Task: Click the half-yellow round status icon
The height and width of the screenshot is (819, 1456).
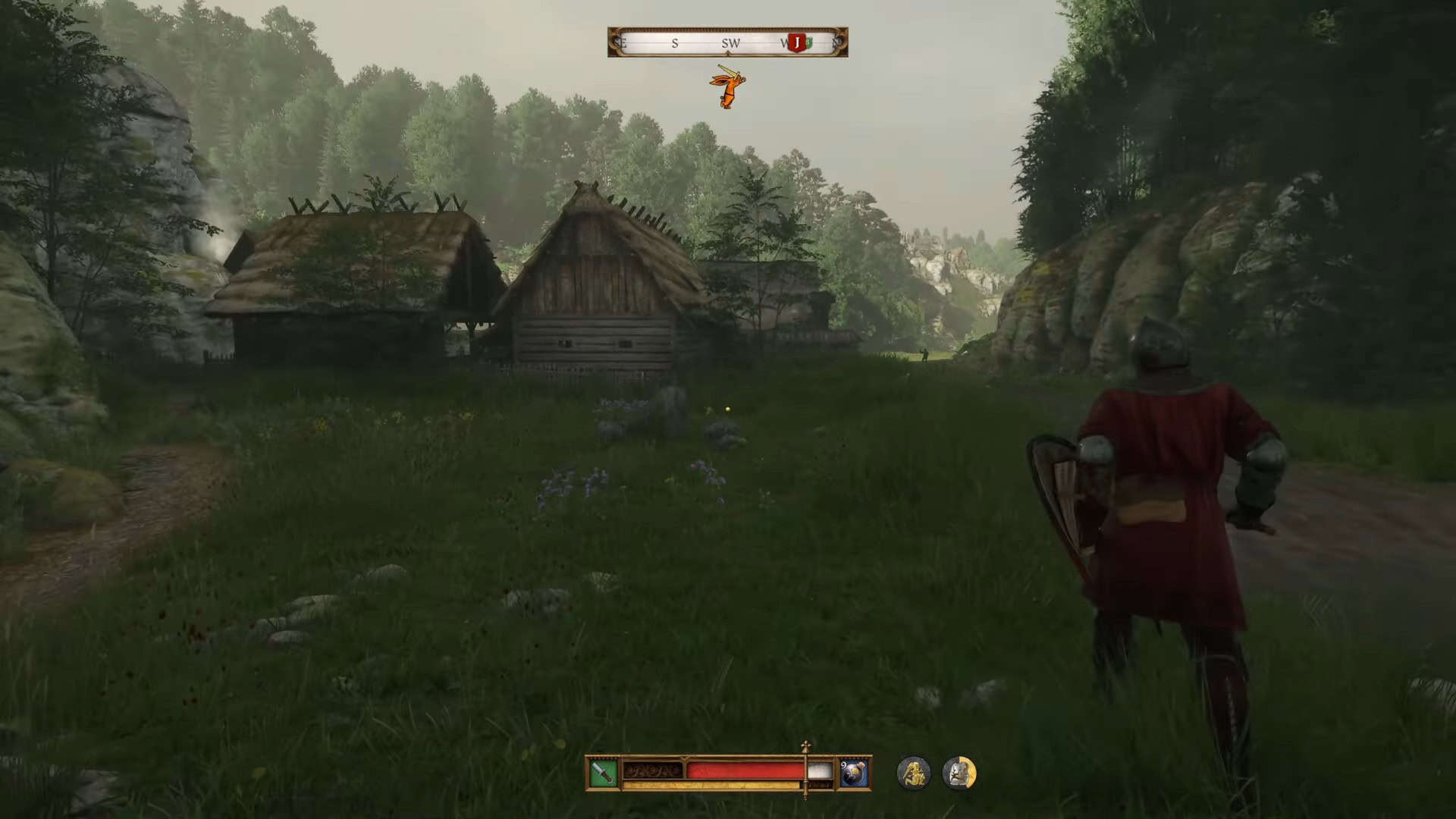Action: coord(959,773)
